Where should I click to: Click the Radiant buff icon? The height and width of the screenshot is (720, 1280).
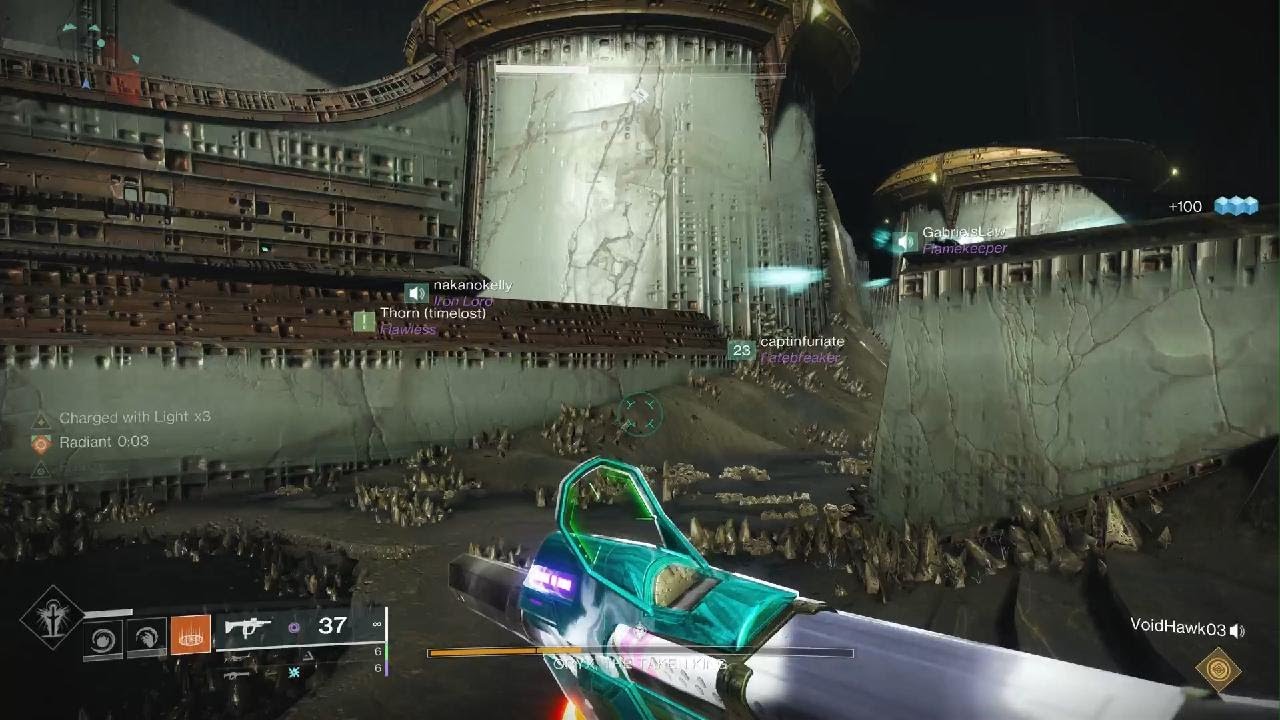(41, 443)
